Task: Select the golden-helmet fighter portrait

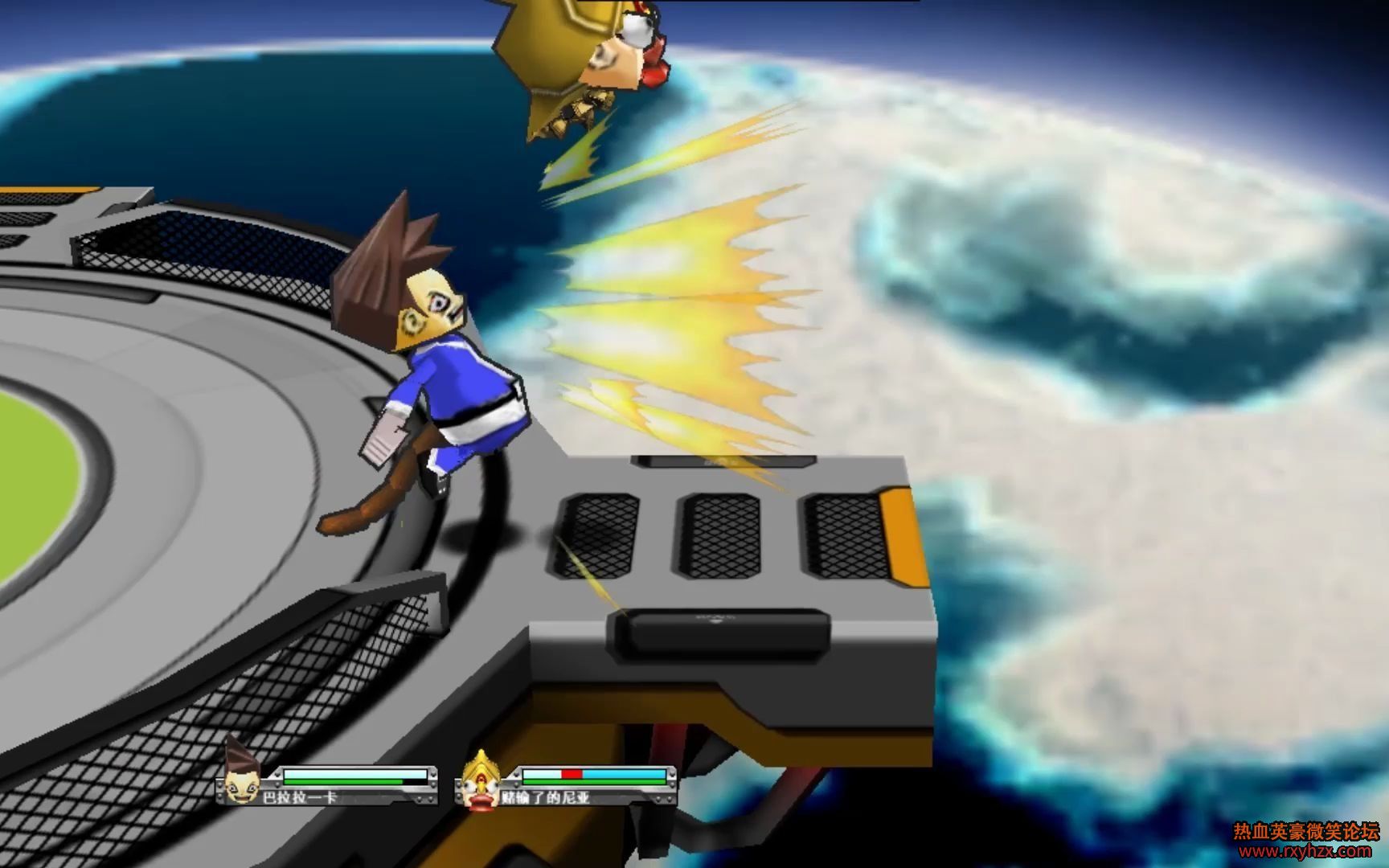Action: click(481, 781)
